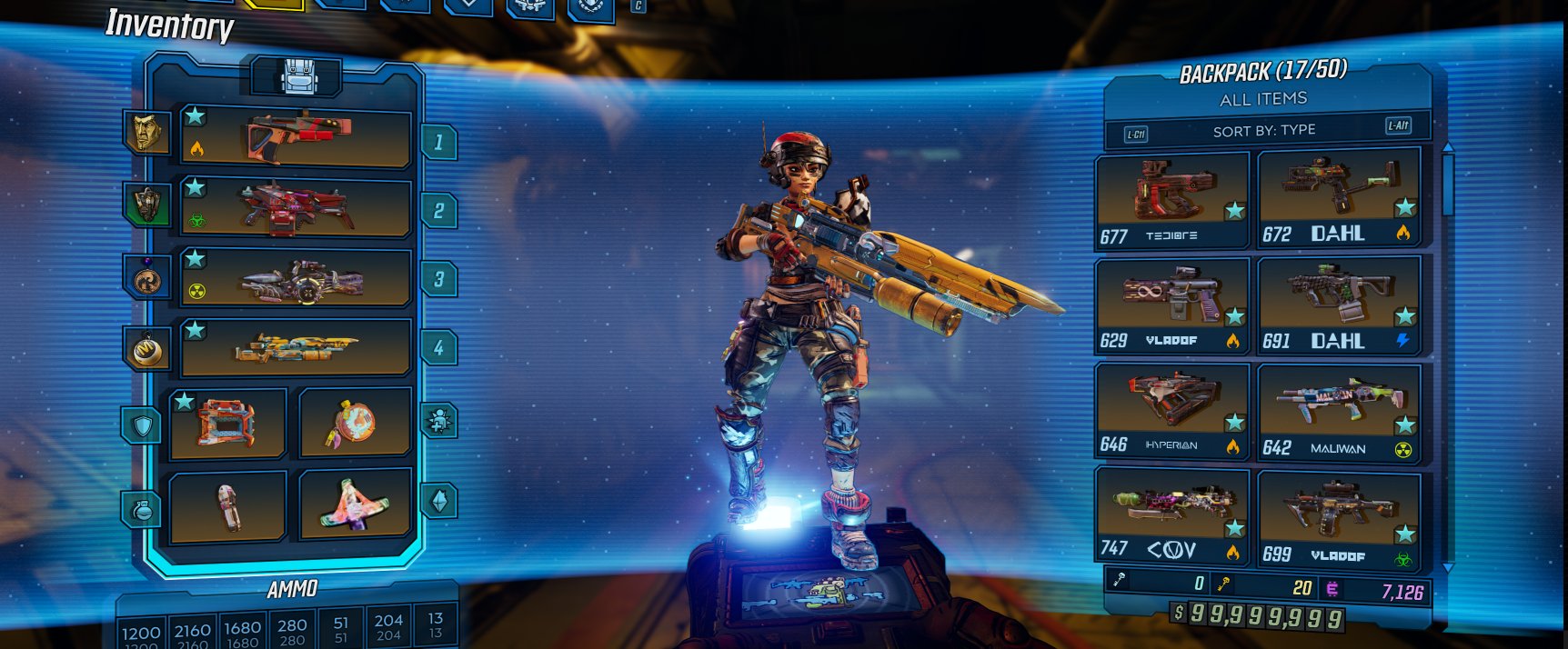The width and height of the screenshot is (1568, 649).
Task: Select the equipped shield slot
Action: point(227,424)
